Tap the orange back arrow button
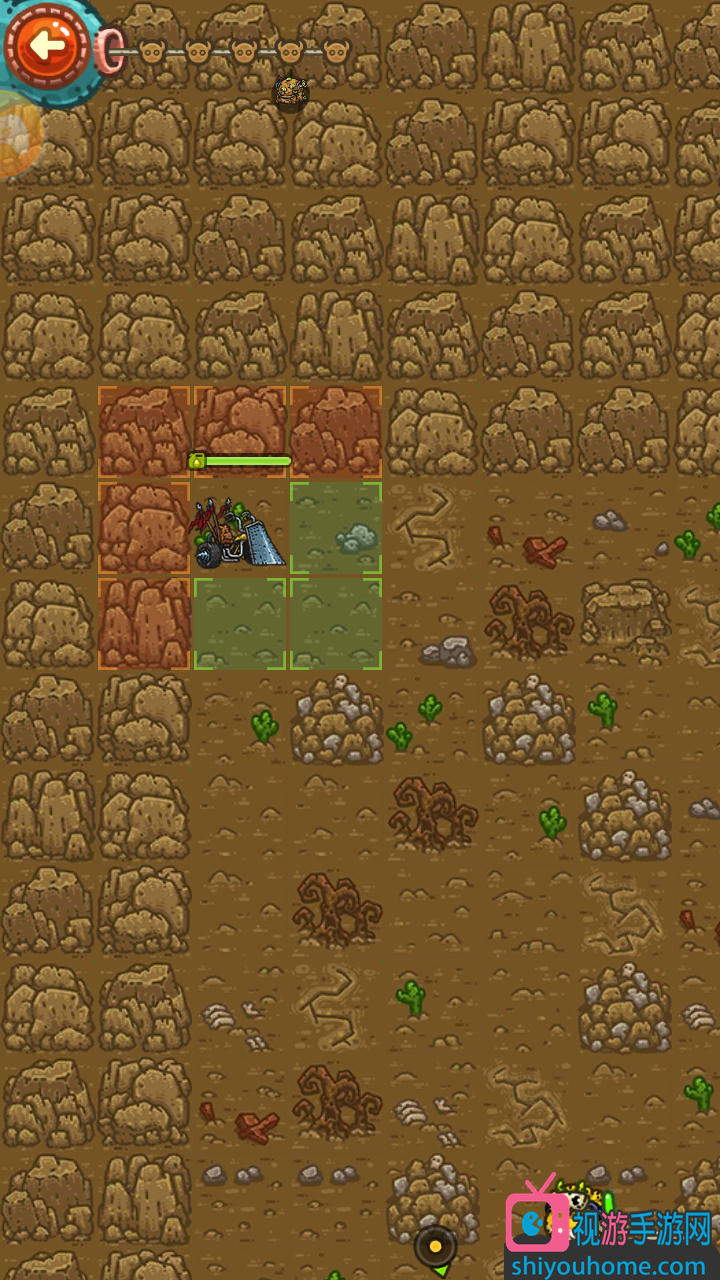Image resolution: width=720 pixels, height=1280 pixels. 46,46
